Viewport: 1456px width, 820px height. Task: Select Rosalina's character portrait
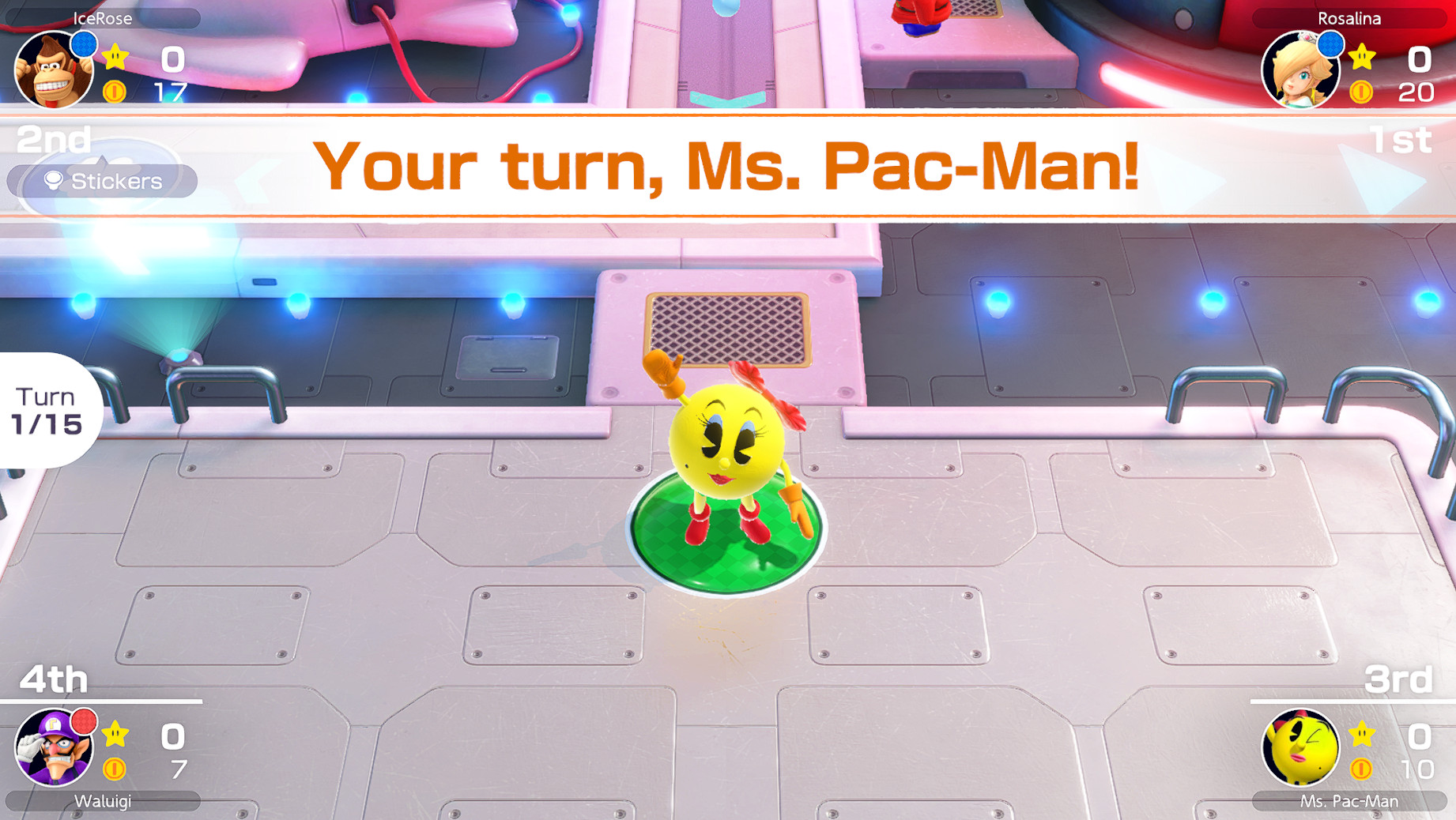click(x=1301, y=70)
